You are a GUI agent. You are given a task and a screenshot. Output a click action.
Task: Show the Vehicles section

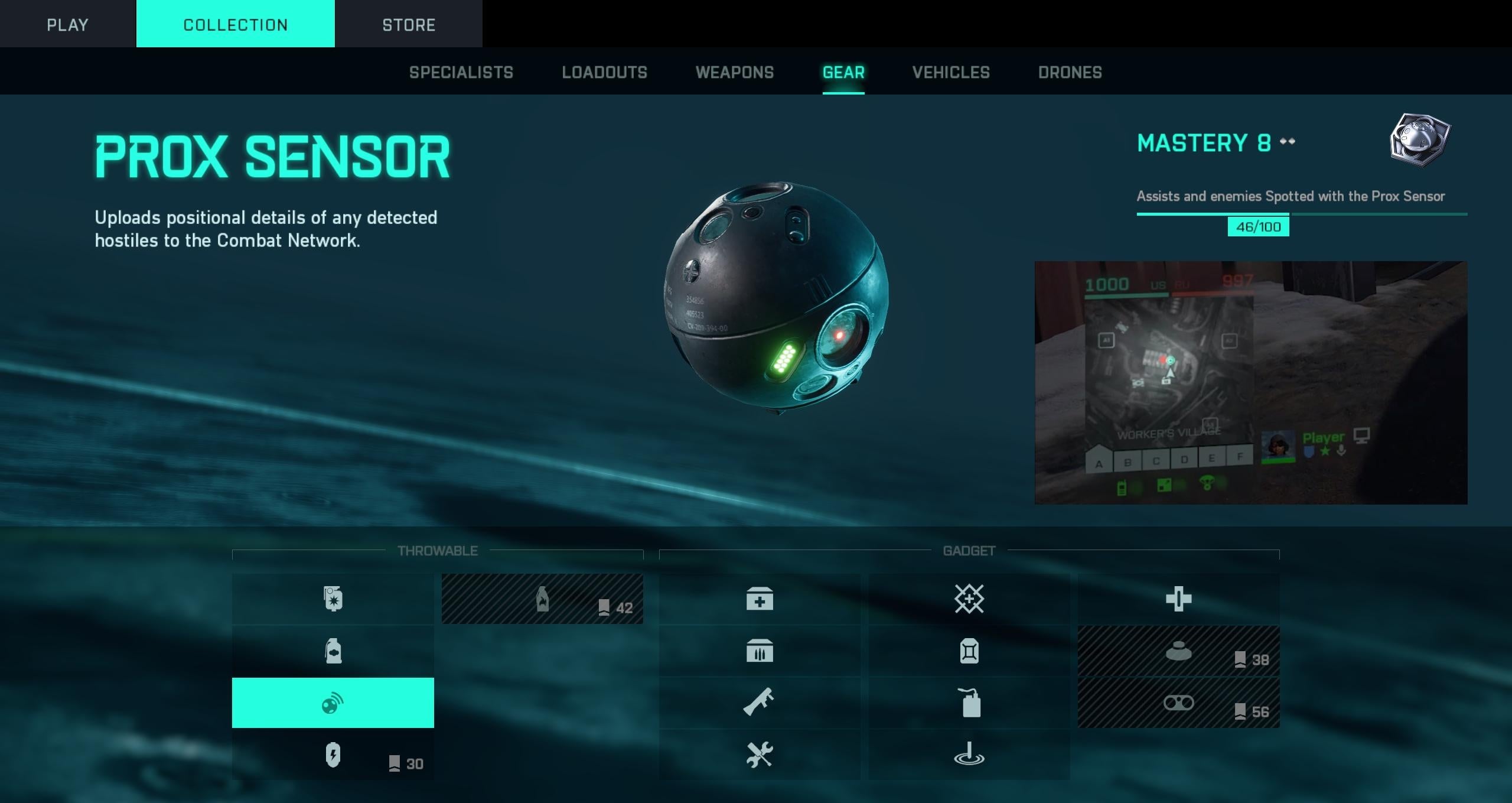(950, 72)
